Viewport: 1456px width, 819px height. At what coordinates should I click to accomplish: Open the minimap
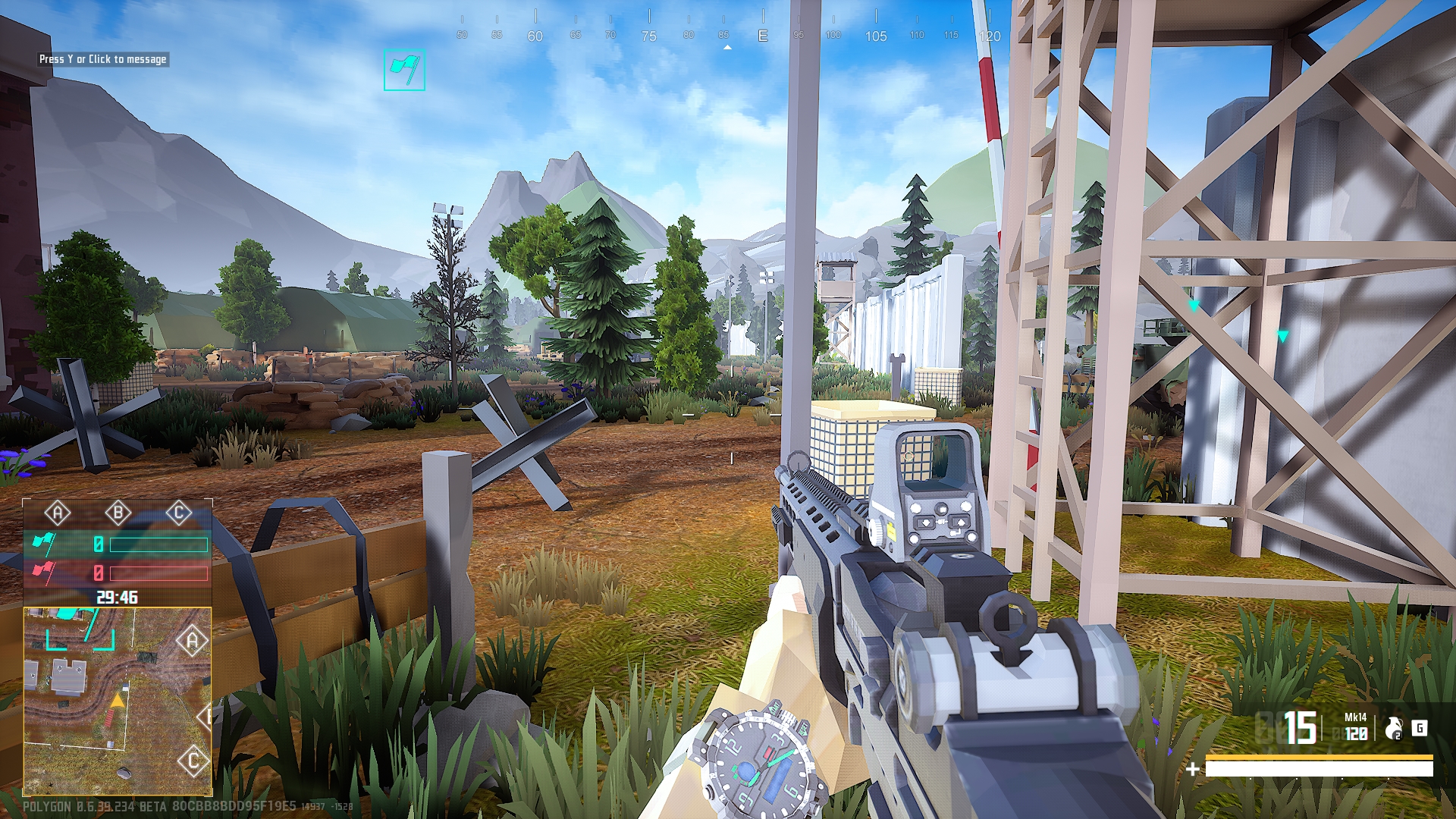118,701
